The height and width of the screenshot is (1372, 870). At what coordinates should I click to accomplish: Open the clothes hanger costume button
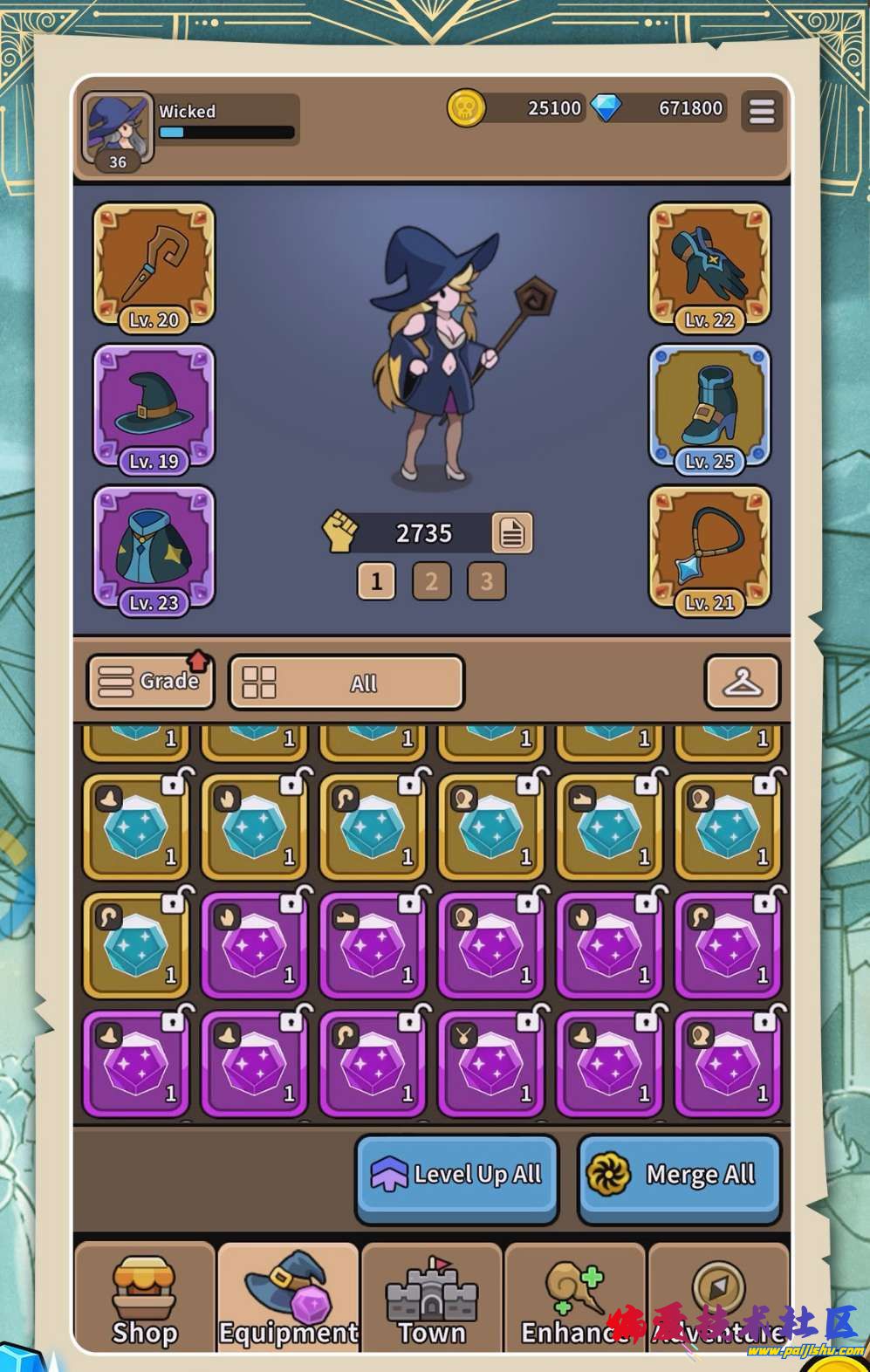point(742,683)
